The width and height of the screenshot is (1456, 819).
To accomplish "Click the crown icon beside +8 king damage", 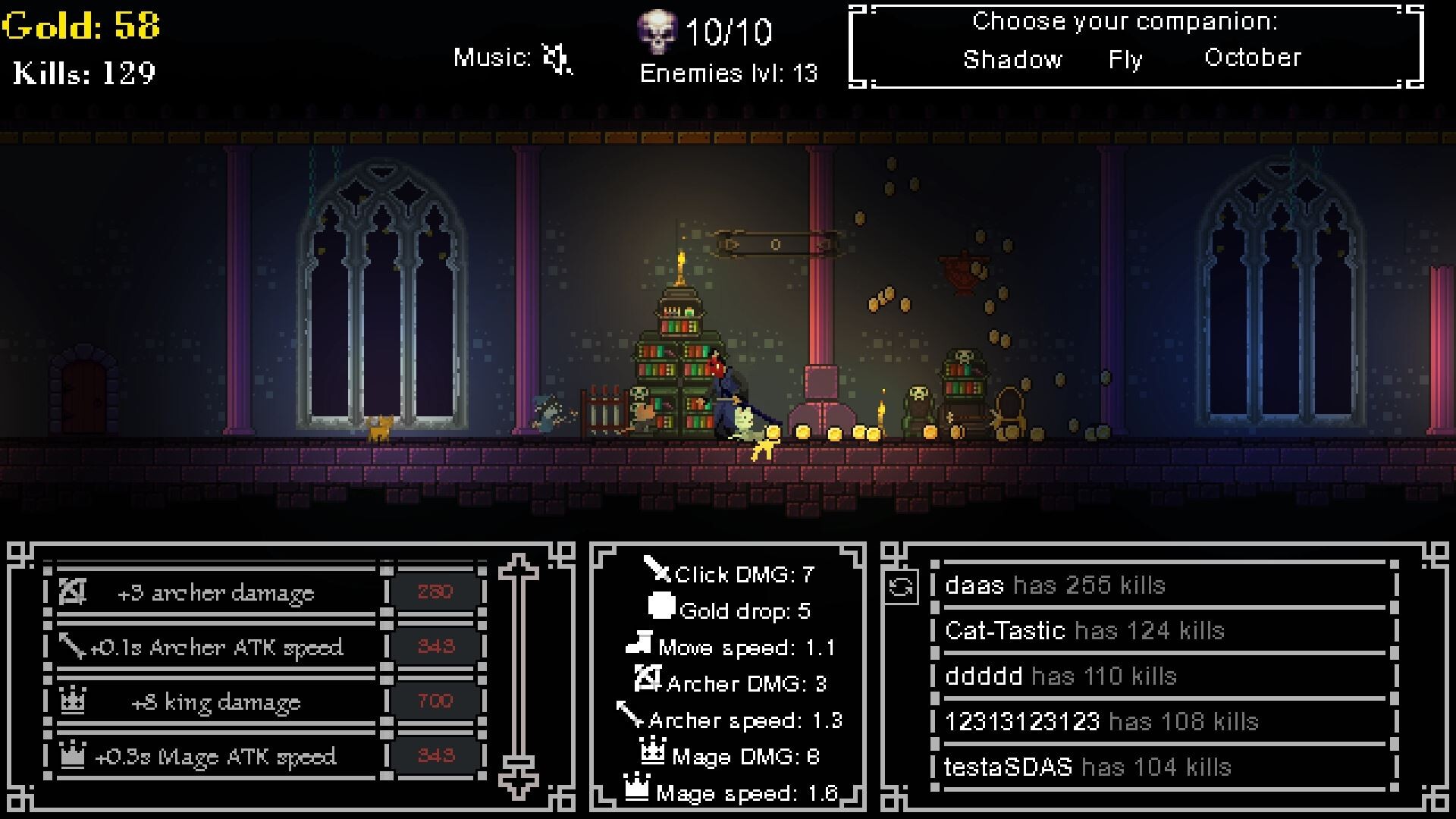I will (72, 701).
